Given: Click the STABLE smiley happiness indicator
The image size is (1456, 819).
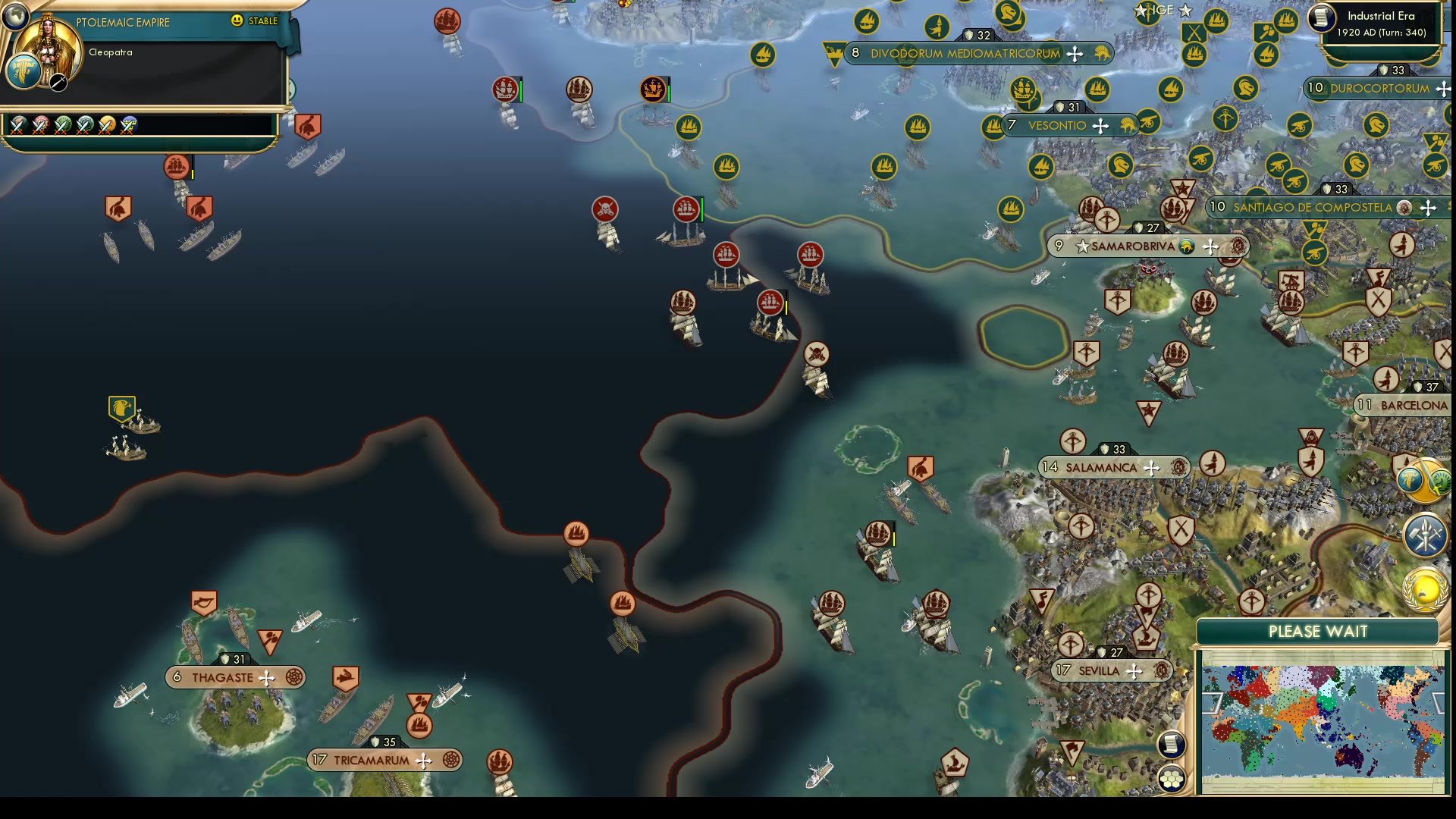Looking at the screenshot, I should [237, 21].
